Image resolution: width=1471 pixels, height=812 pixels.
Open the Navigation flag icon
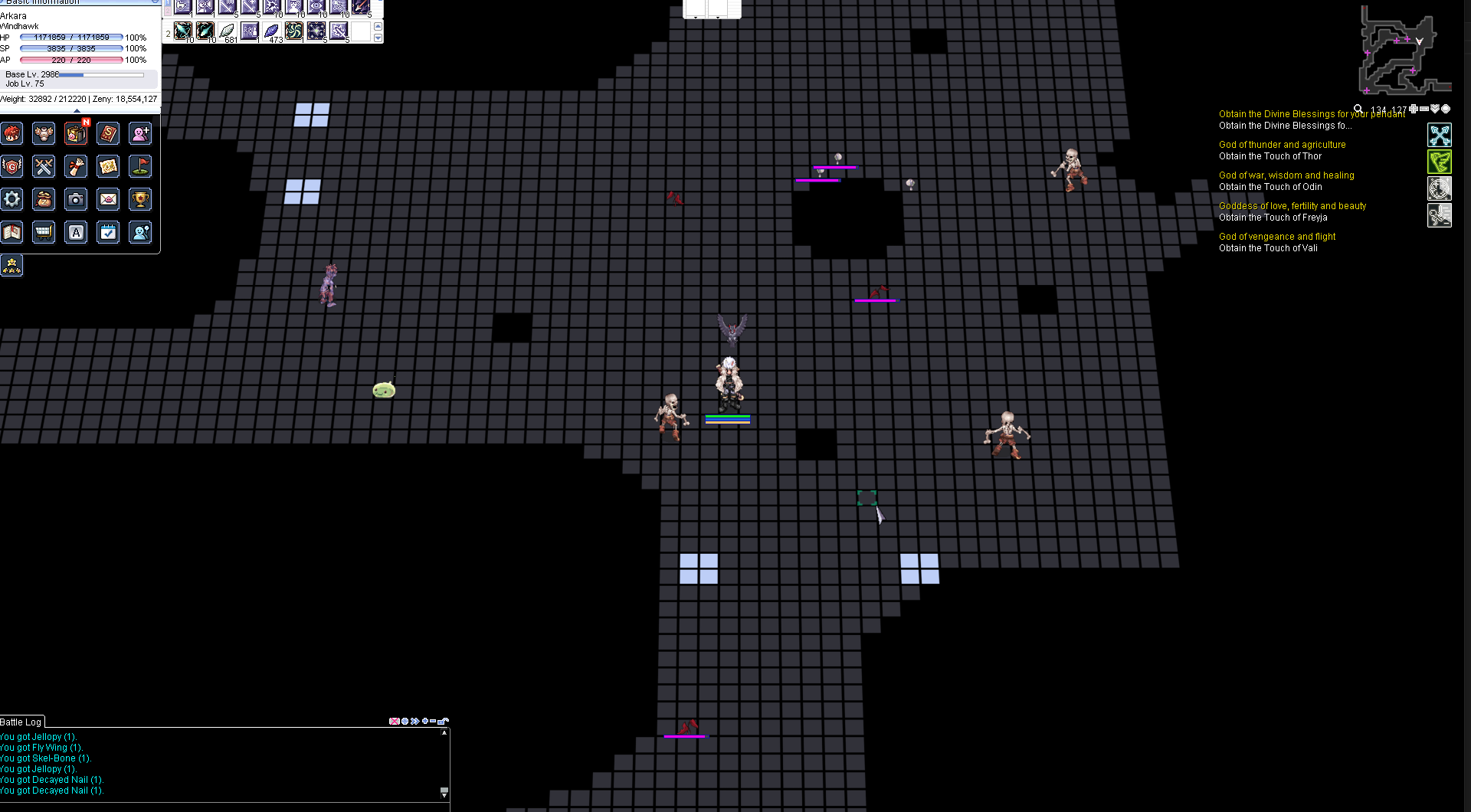(140, 166)
